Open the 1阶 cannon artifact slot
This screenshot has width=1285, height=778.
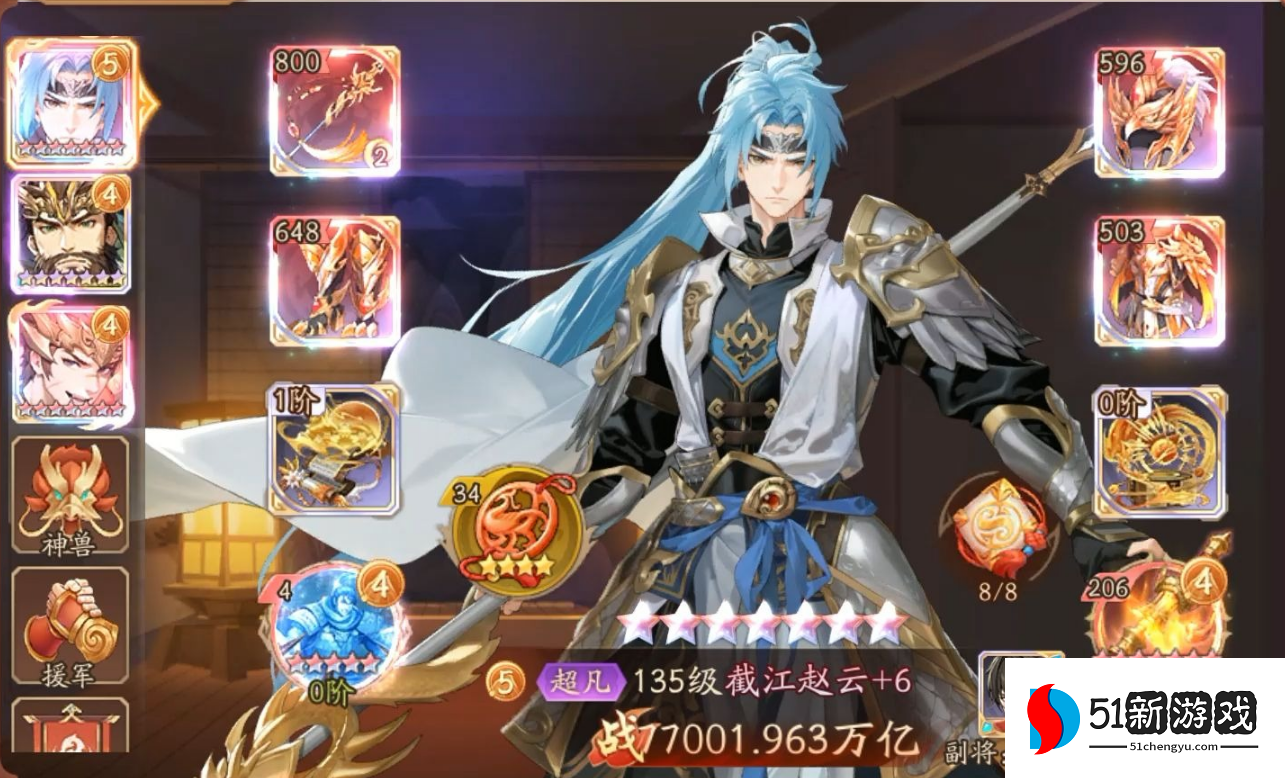tap(335, 450)
